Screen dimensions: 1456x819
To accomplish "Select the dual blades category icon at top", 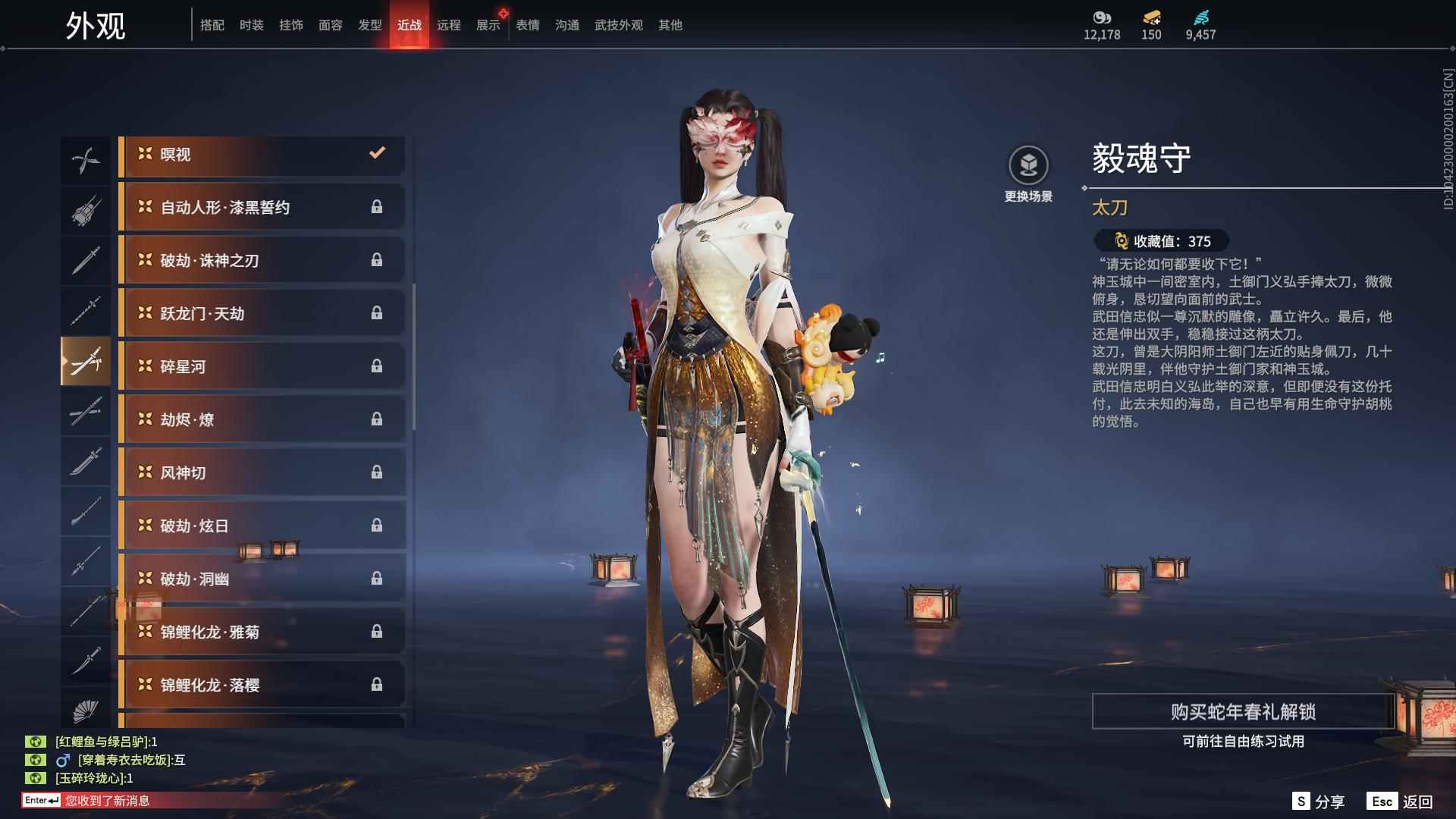I will [x=86, y=159].
